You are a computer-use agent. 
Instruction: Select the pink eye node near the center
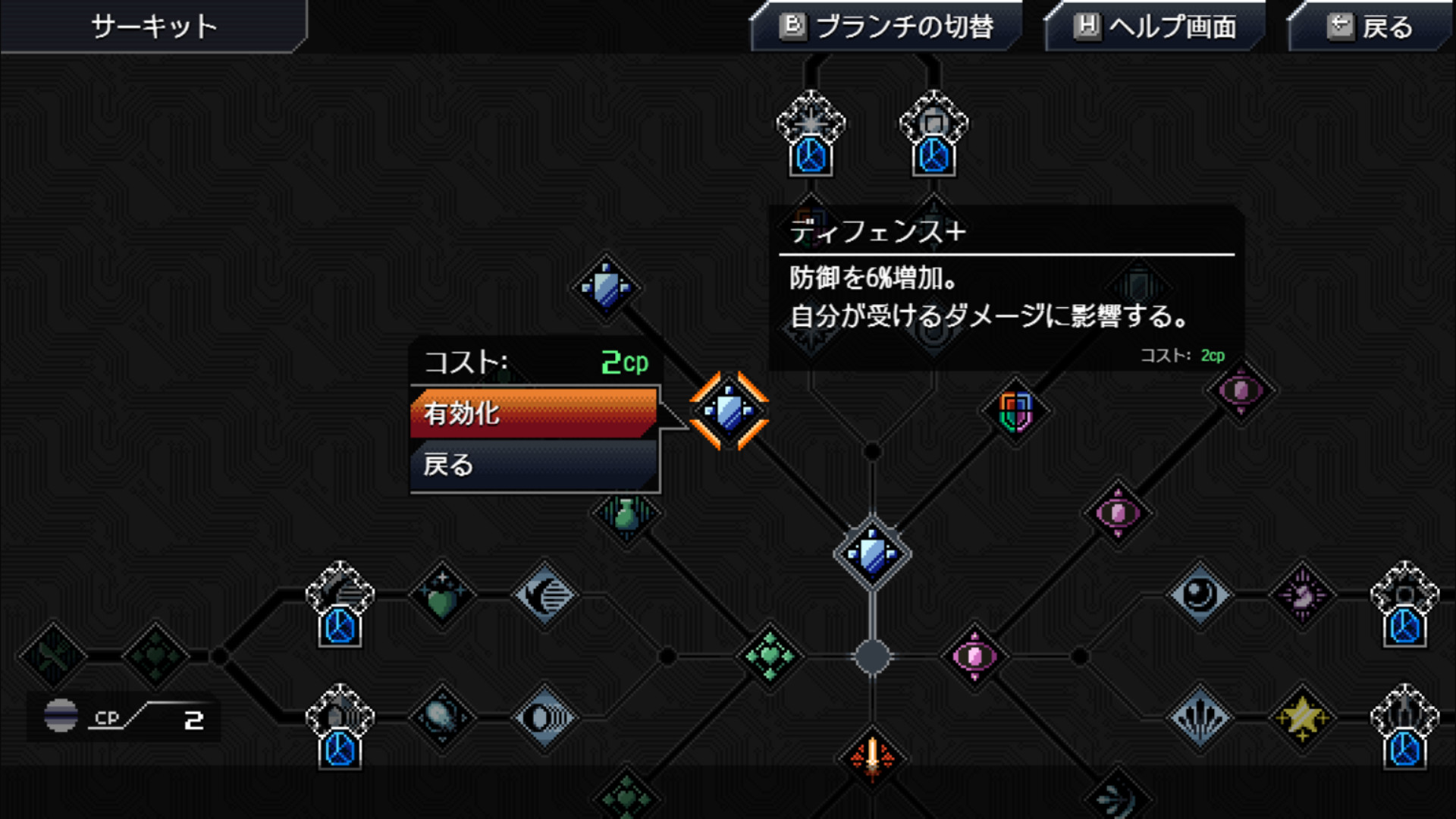point(974,656)
